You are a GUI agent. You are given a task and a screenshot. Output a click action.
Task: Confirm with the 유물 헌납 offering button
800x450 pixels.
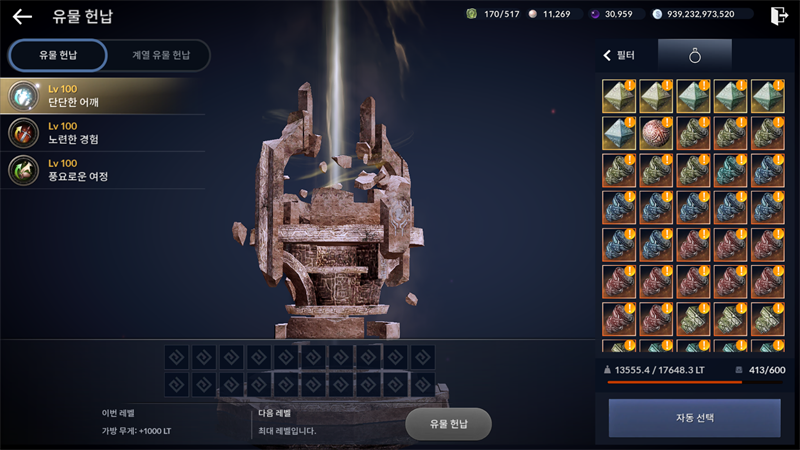point(448,424)
